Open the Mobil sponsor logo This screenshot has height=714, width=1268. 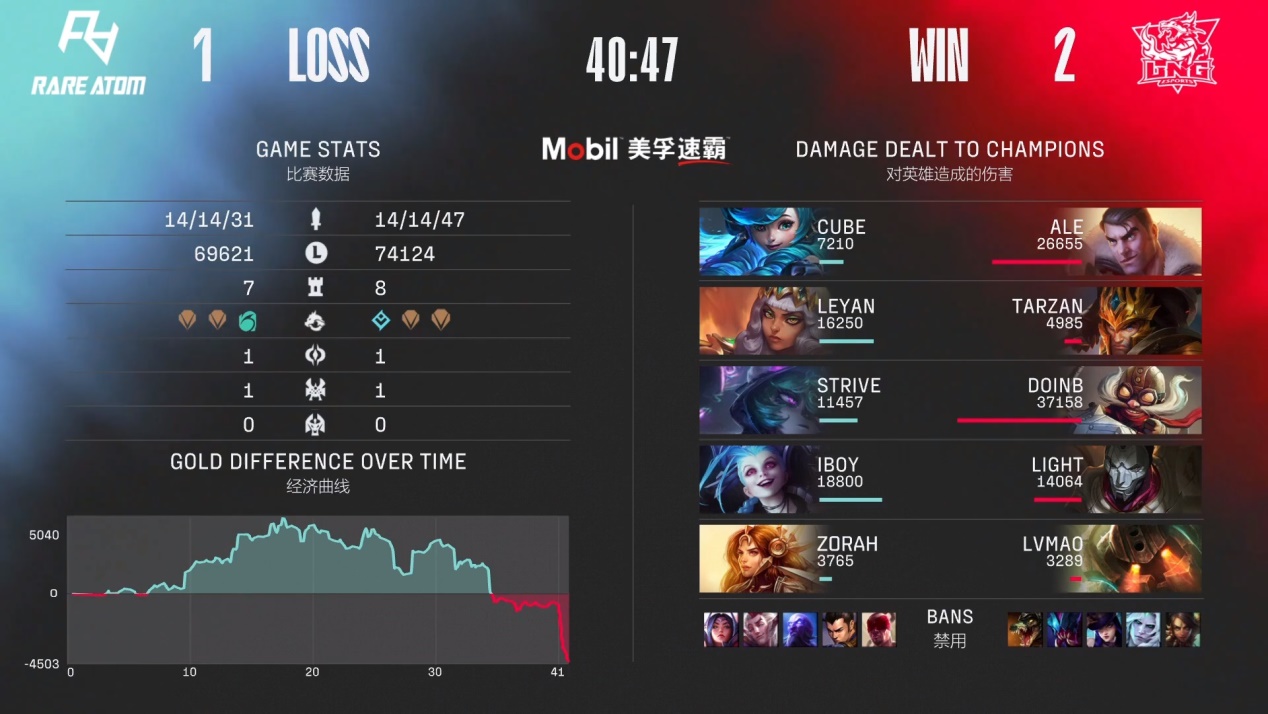point(634,149)
